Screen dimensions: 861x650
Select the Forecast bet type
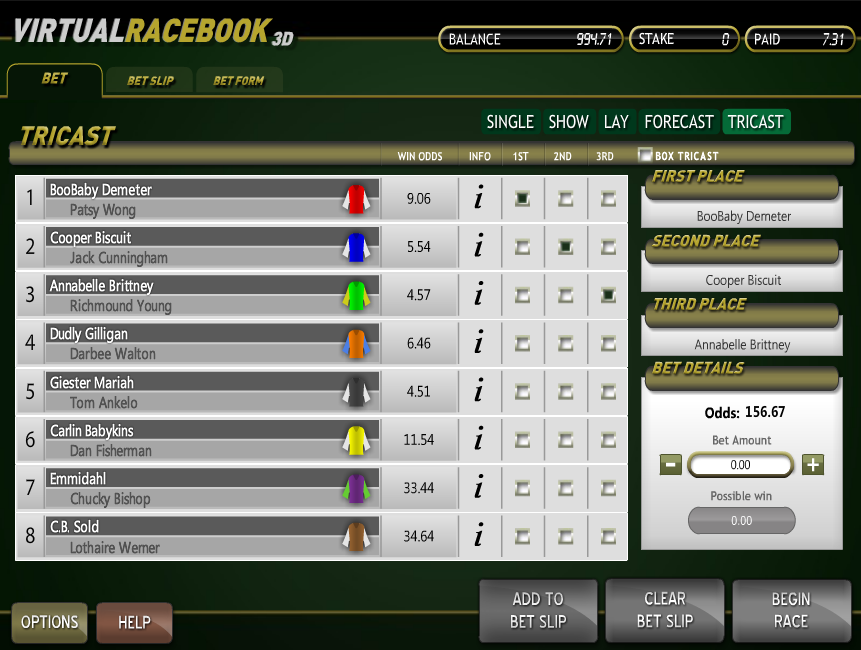point(679,122)
